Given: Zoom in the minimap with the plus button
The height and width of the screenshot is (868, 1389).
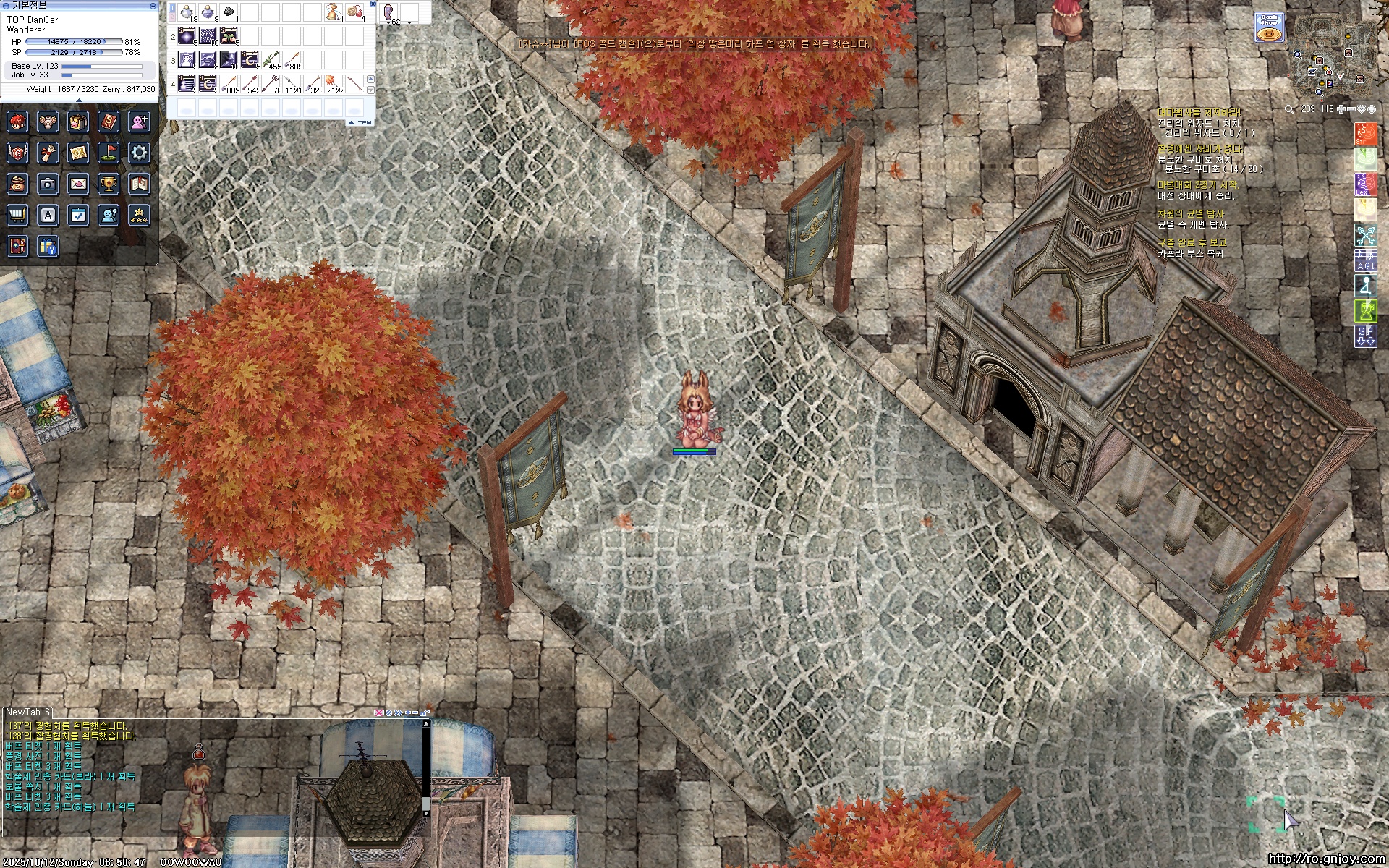Looking at the screenshot, I should (1341, 109).
